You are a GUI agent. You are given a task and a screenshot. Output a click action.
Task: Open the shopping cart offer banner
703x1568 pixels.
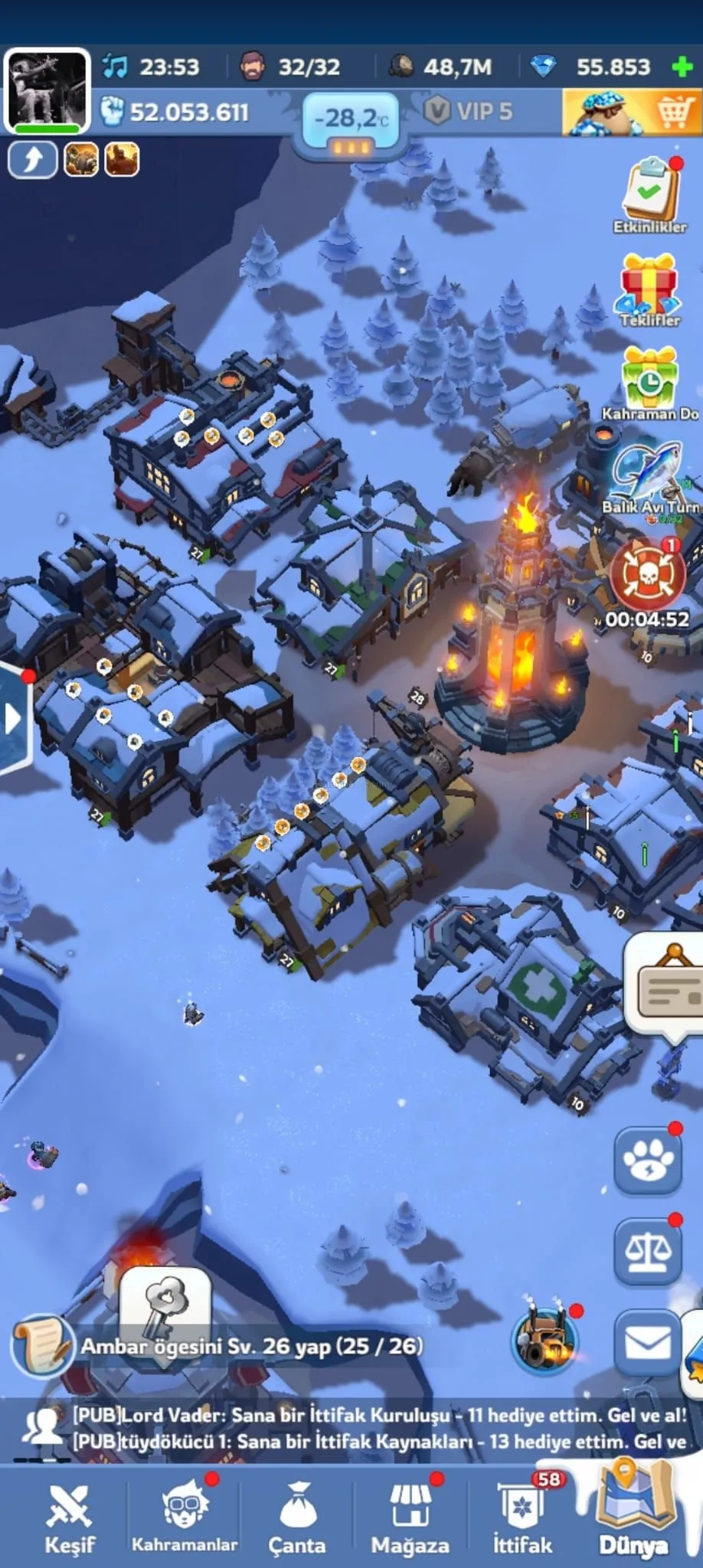click(632, 113)
